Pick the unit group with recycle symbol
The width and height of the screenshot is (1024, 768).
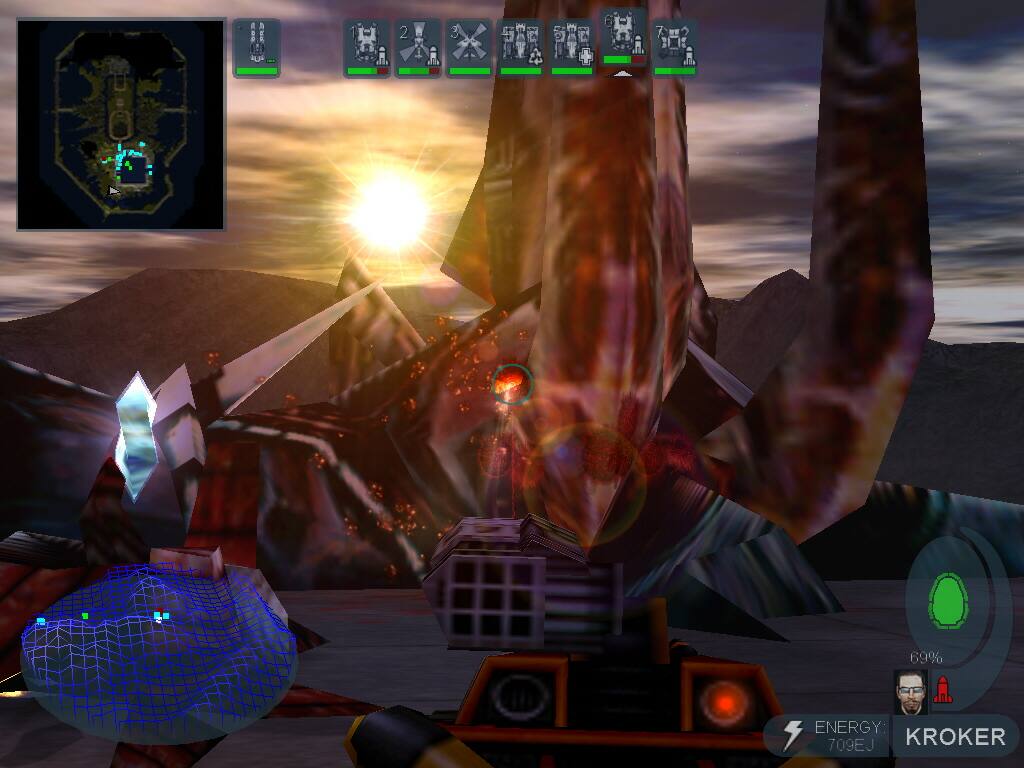521,48
